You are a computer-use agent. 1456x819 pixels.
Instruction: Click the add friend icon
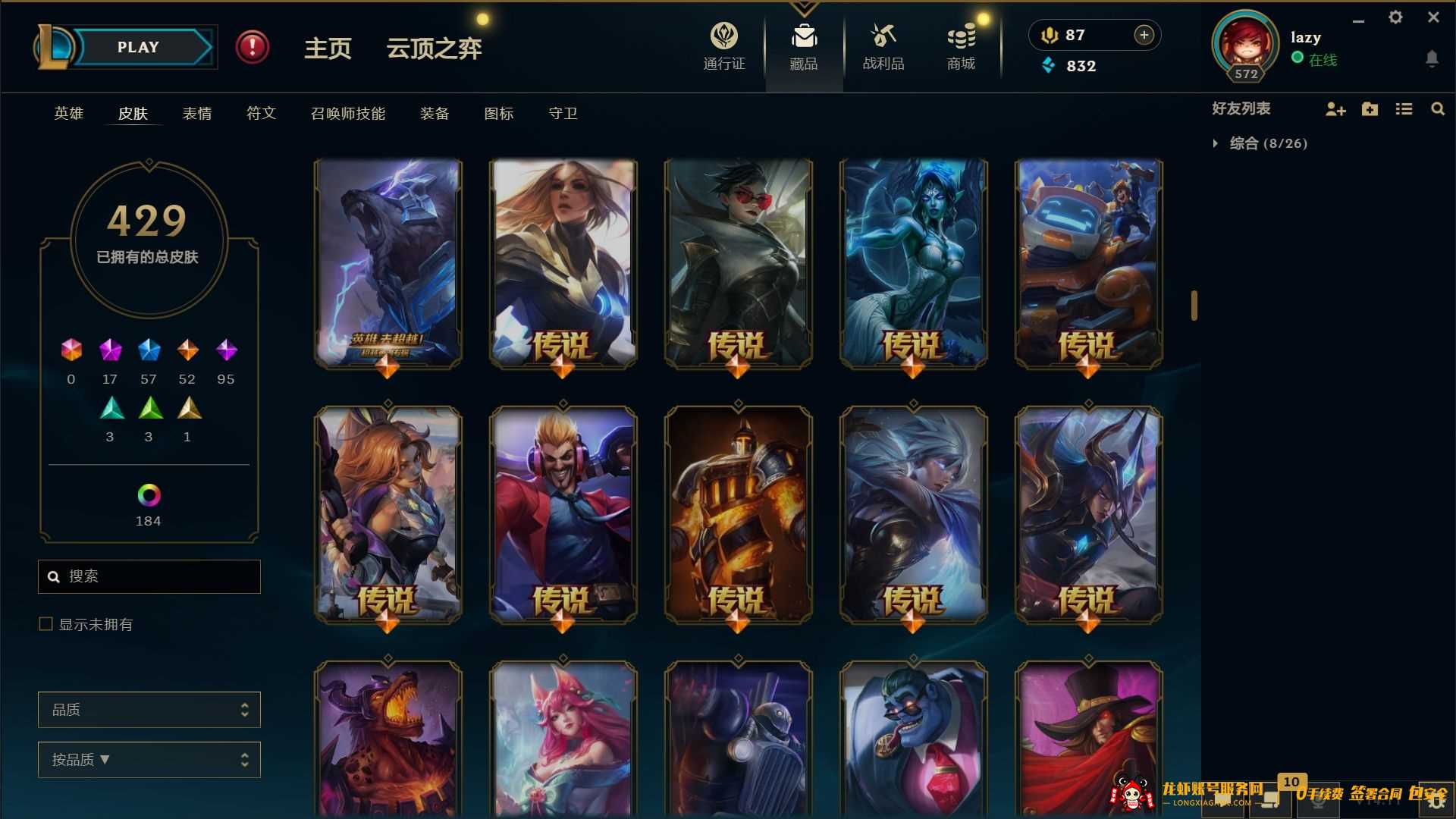coord(1335,109)
